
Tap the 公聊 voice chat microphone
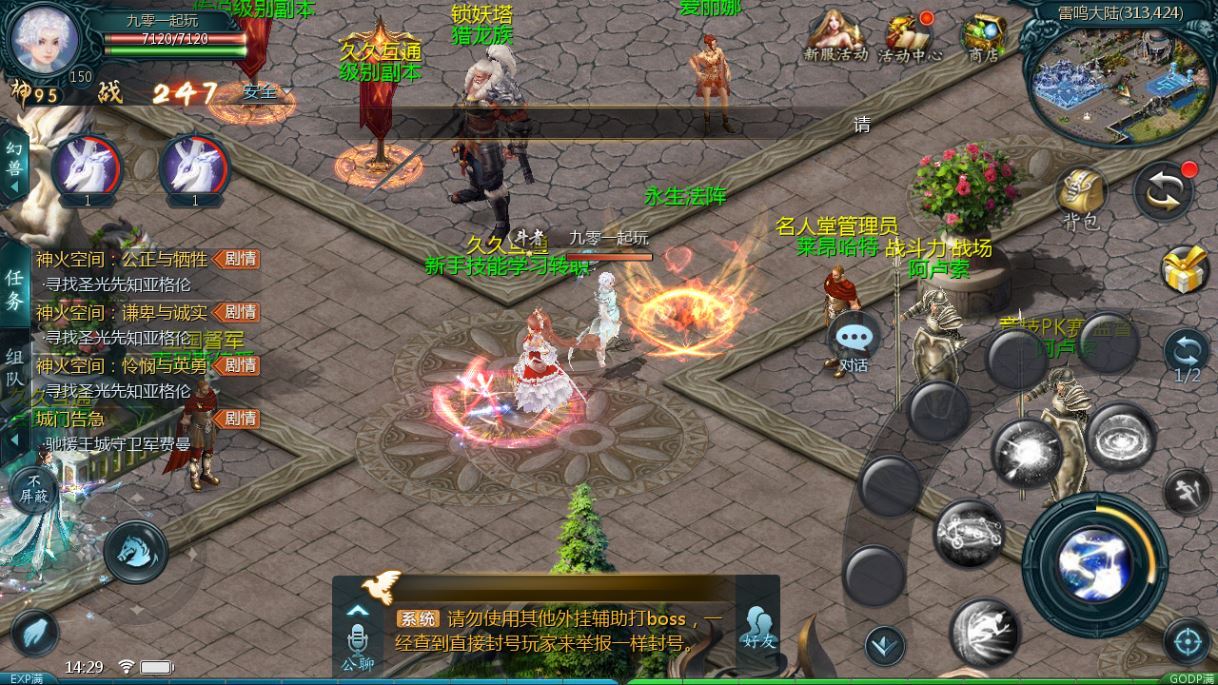point(358,639)
